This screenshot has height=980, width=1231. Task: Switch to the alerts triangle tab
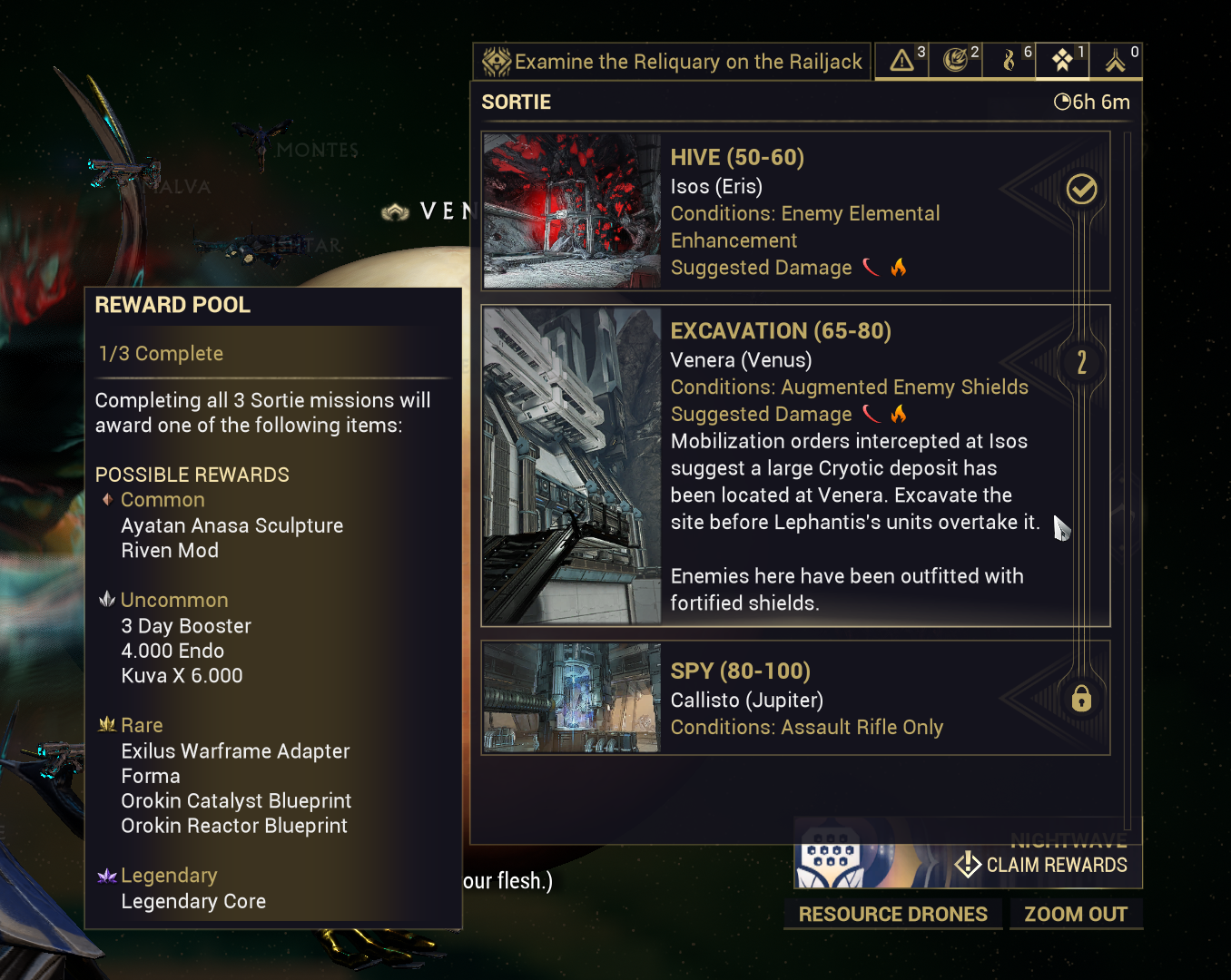click(902, 61)
